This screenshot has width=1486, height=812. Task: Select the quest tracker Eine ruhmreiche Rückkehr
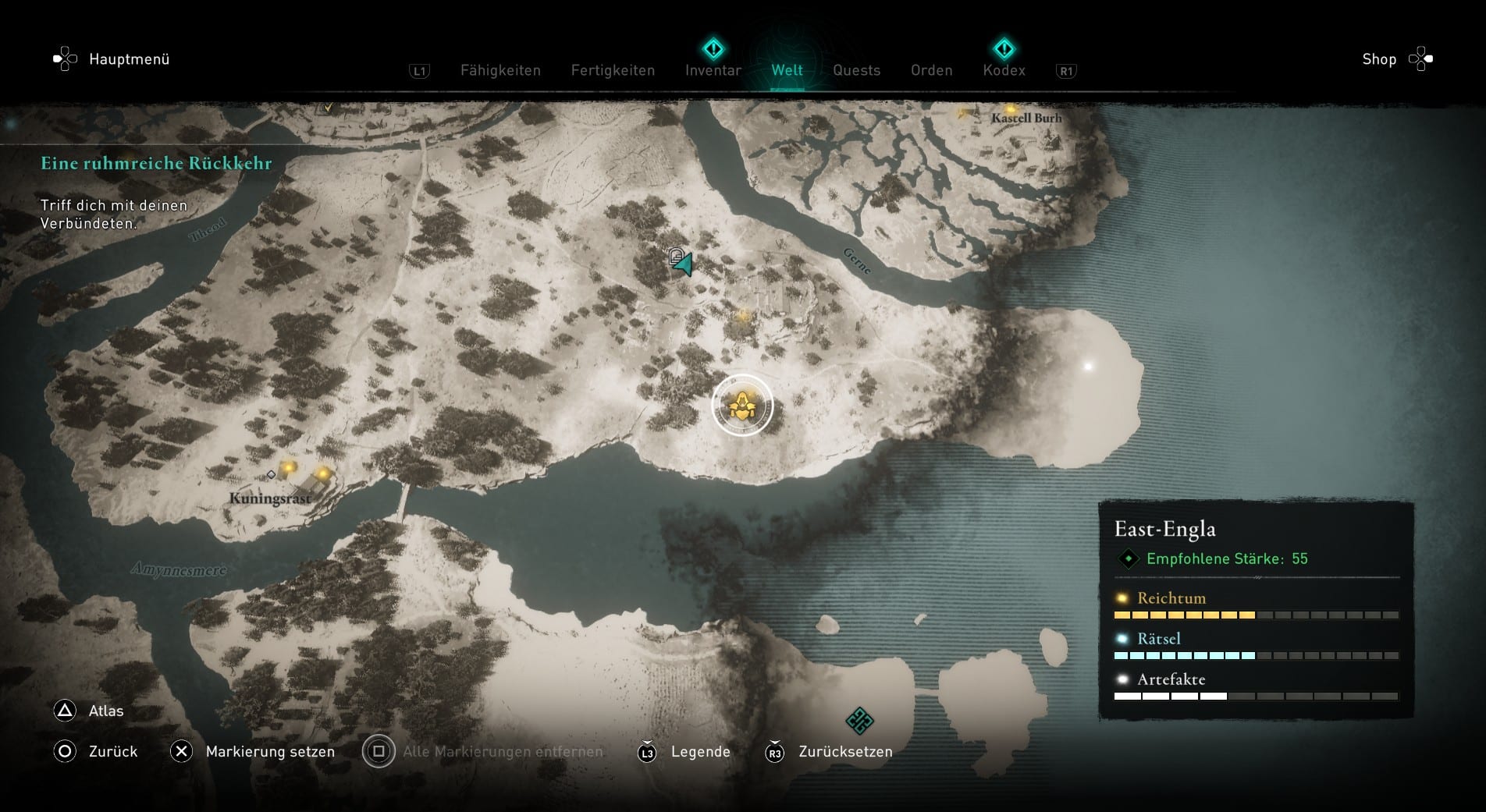coord(156,163)
